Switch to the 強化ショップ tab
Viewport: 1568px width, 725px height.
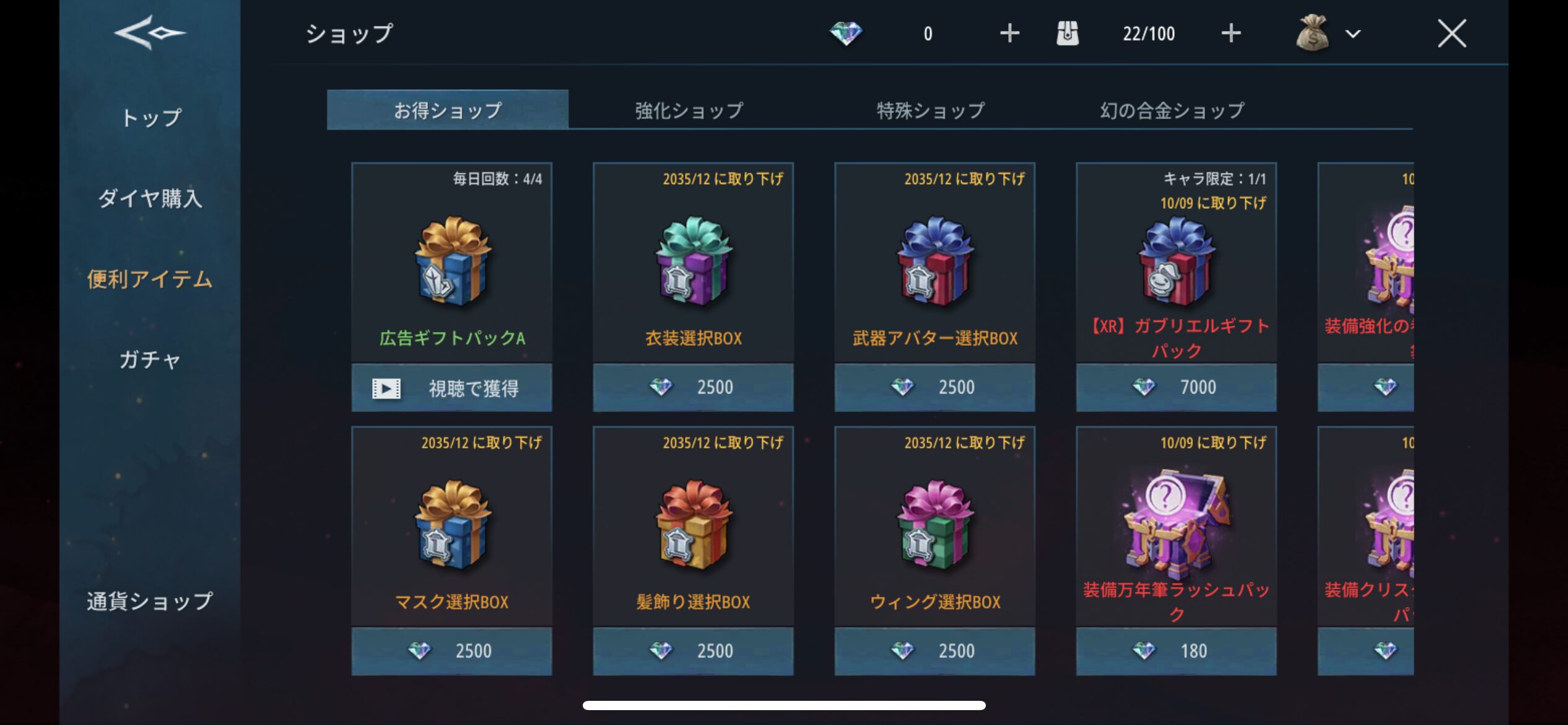tap(689, 110)
